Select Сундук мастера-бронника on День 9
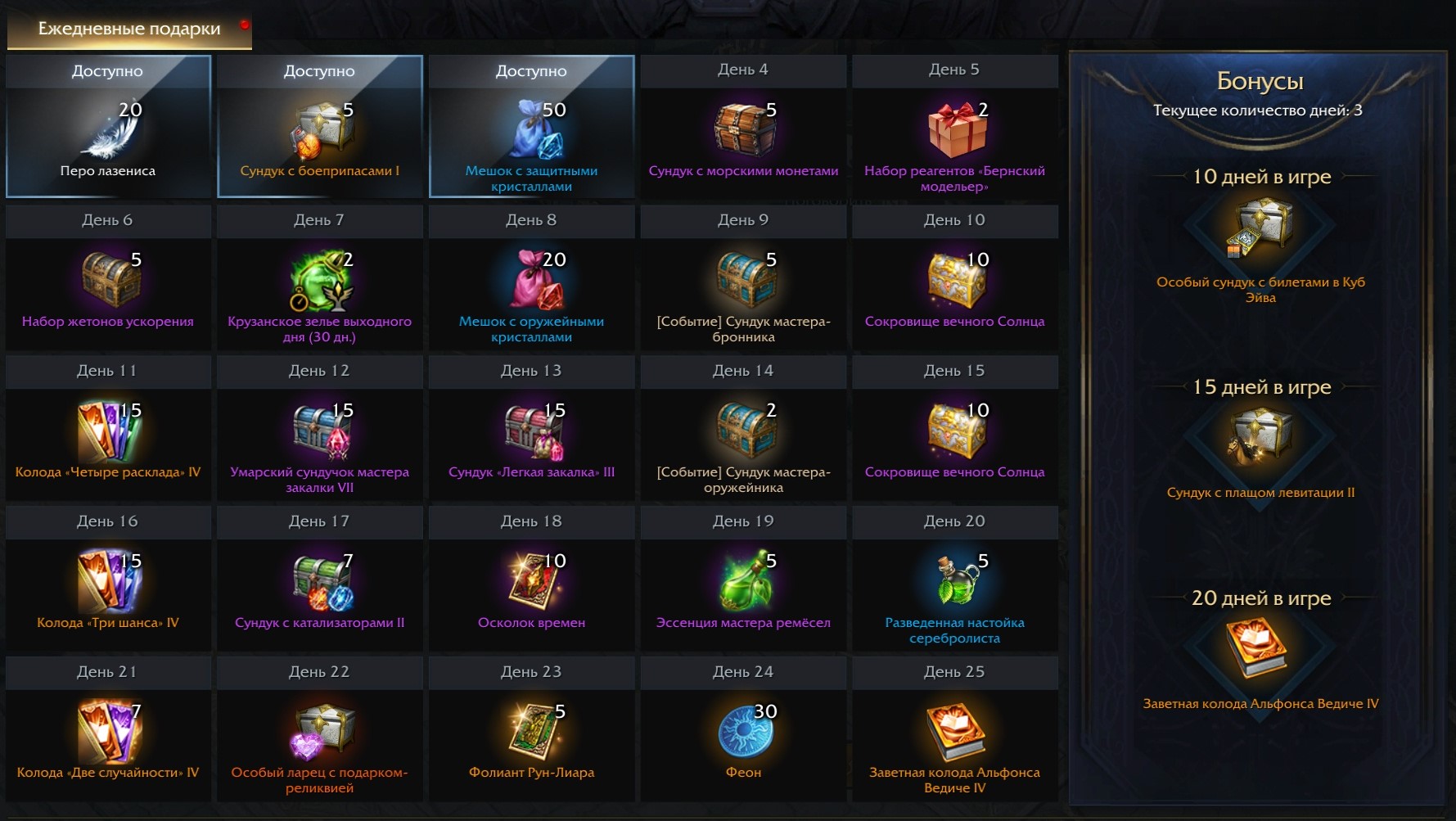This screenshot has width=1456, height=821. pyautogui.click(x=742, y=282)
